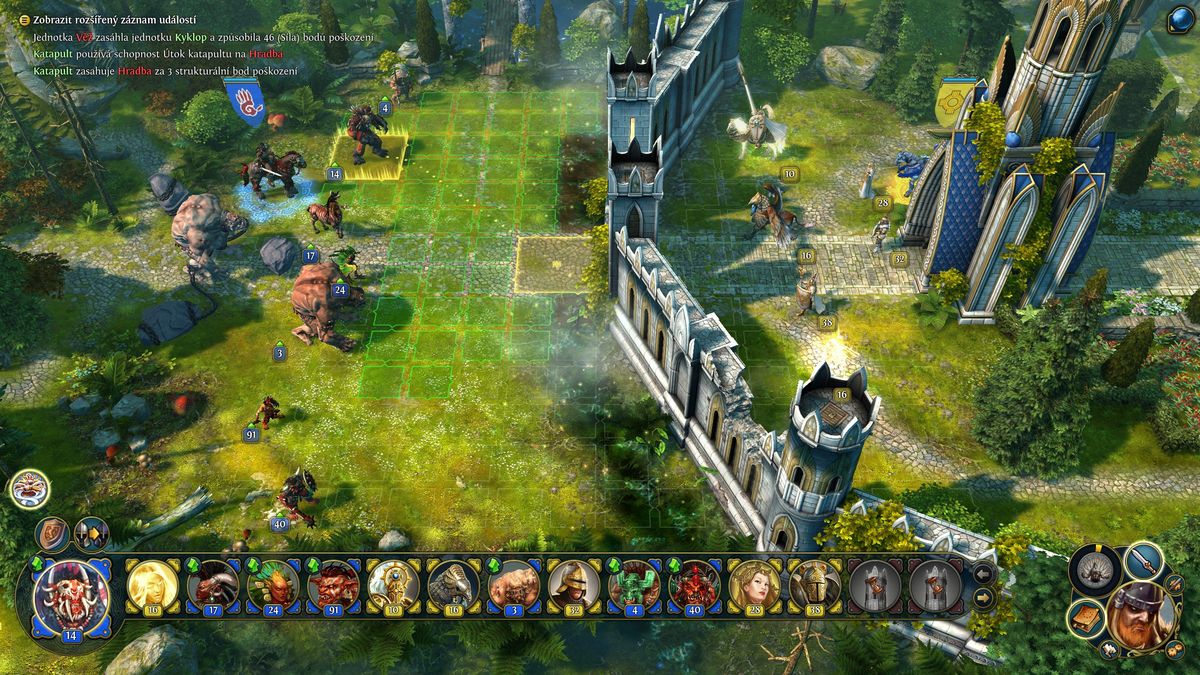Select the golden-haired unit portrait numbered 16
Viewport: 1200px width, 675px height.
153,584
